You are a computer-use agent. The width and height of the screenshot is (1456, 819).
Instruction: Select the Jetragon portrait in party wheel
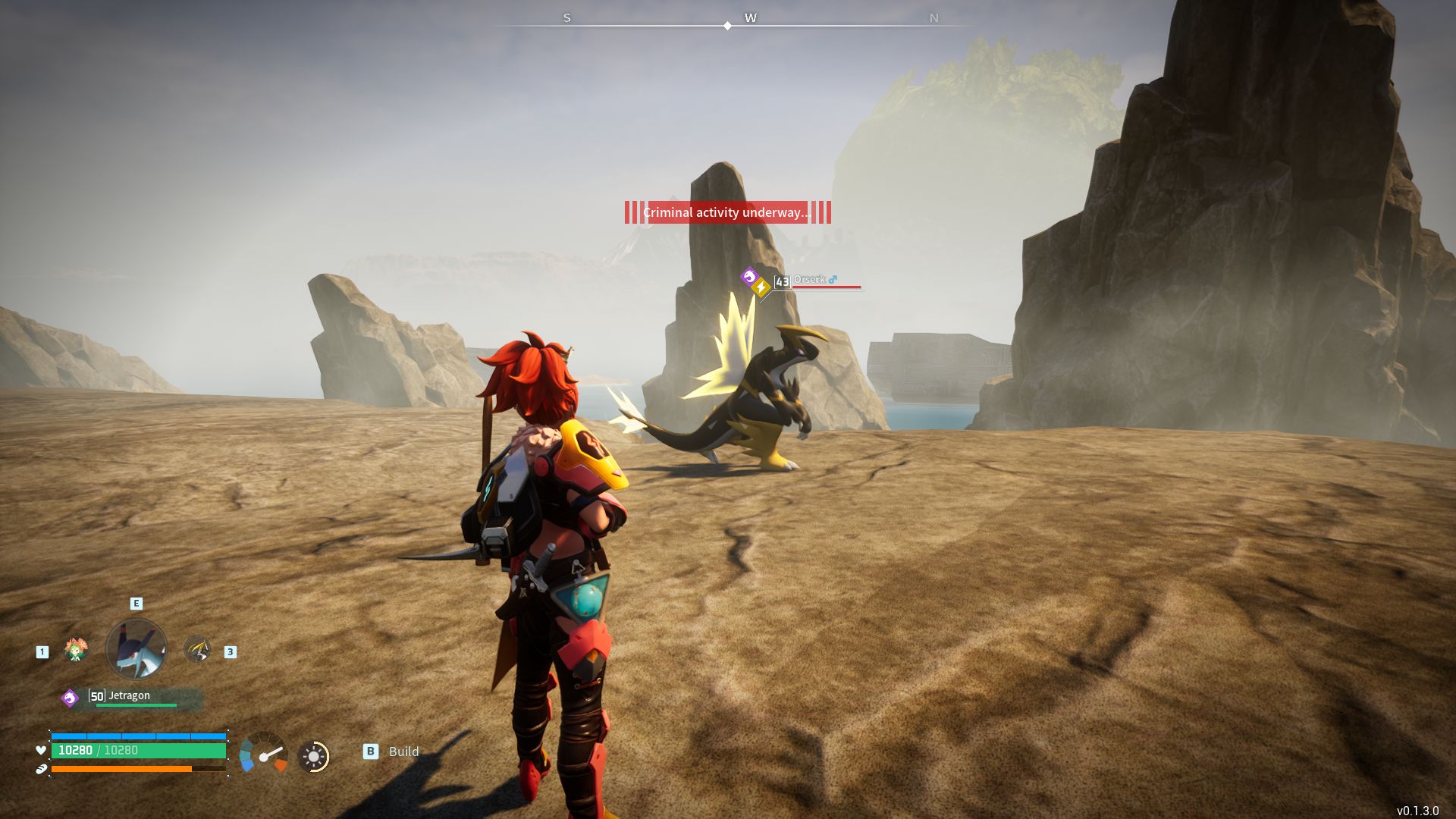[136, 649]
